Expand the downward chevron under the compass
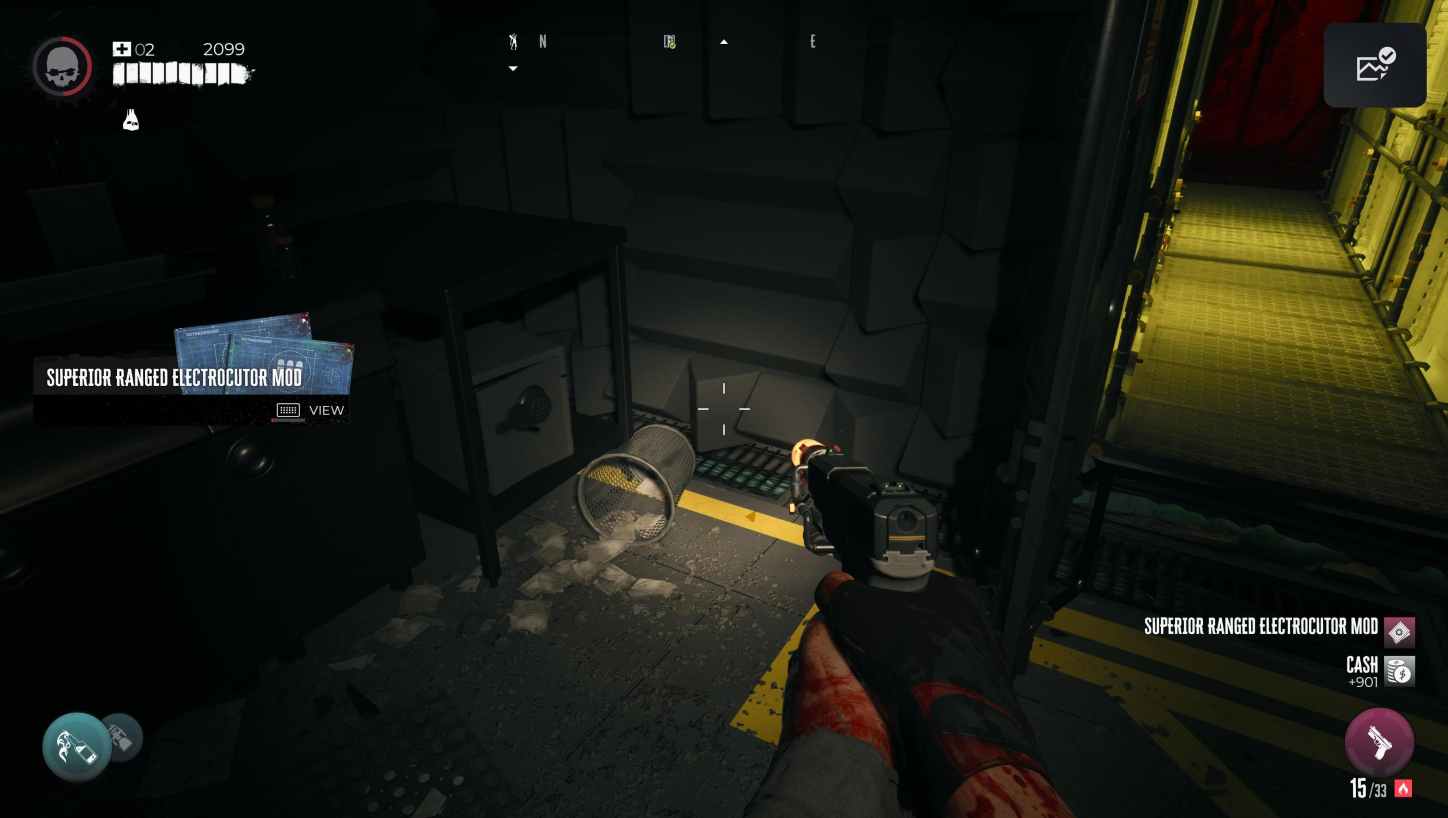 point(513,68)
